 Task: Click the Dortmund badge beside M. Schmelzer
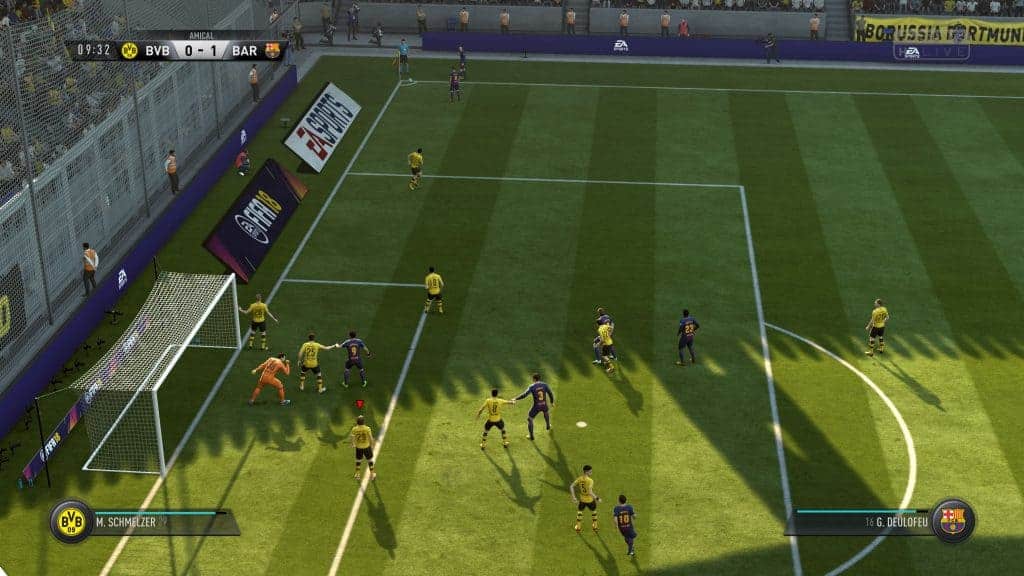coord(72,521)
